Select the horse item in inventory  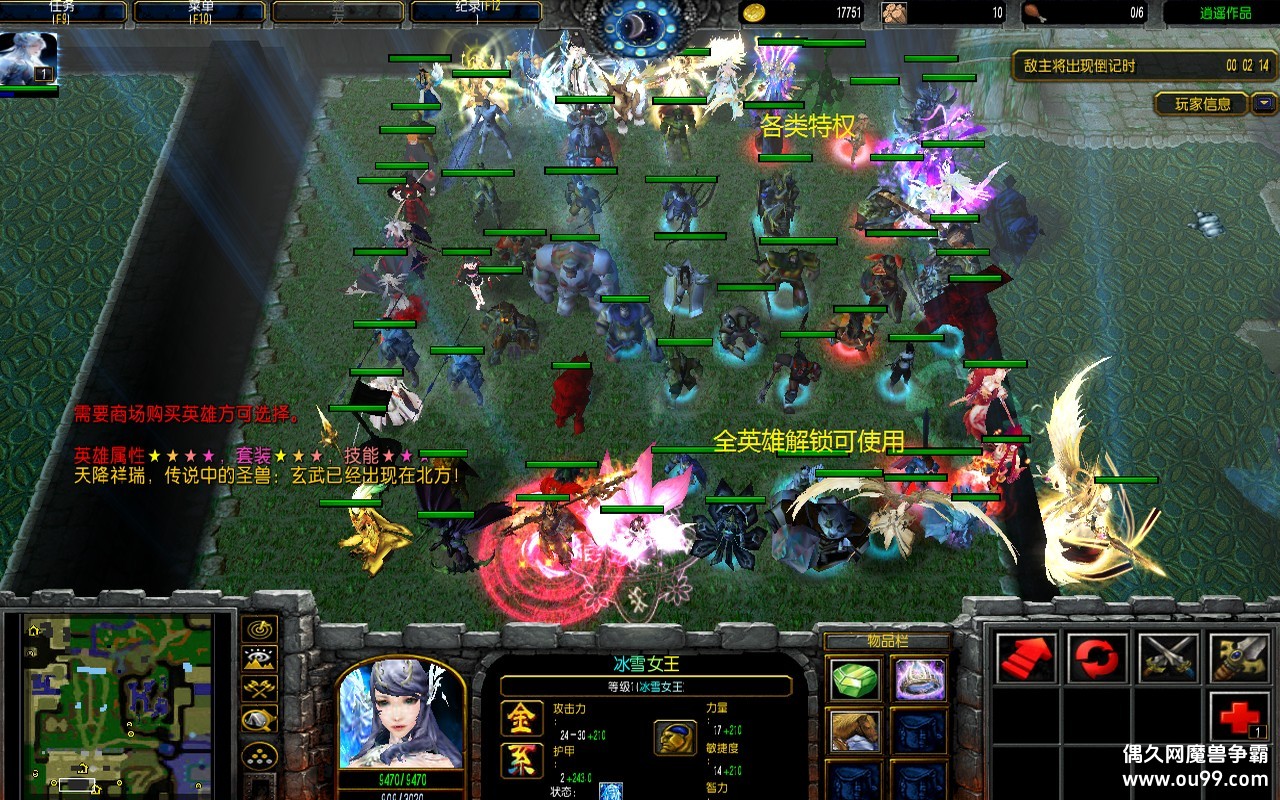[855, 730]
